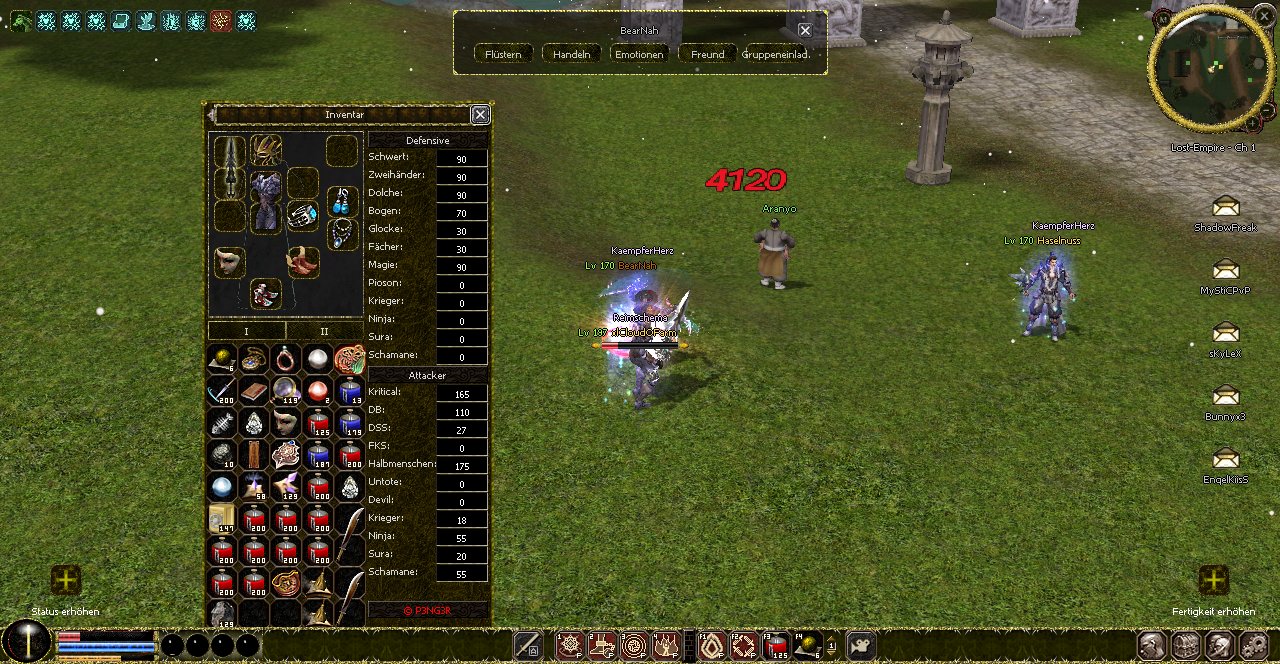This screenshot has height=664, width=1280.
Task: Add BearNsh with the Freund button
Action: pyautogui.click(x=707, y=54)
